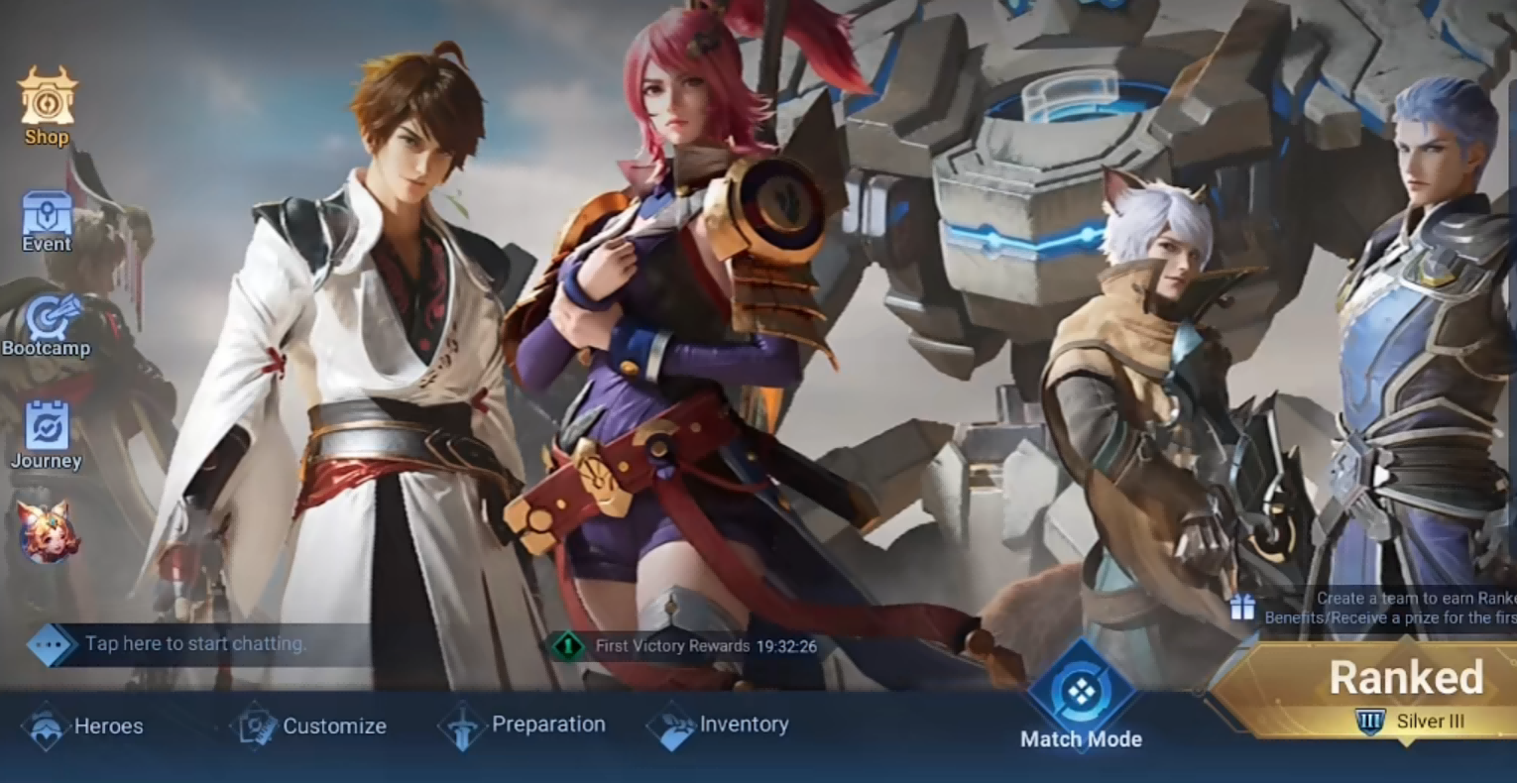
Task: View First Victory Rewards
Action: tap(684, 646)
